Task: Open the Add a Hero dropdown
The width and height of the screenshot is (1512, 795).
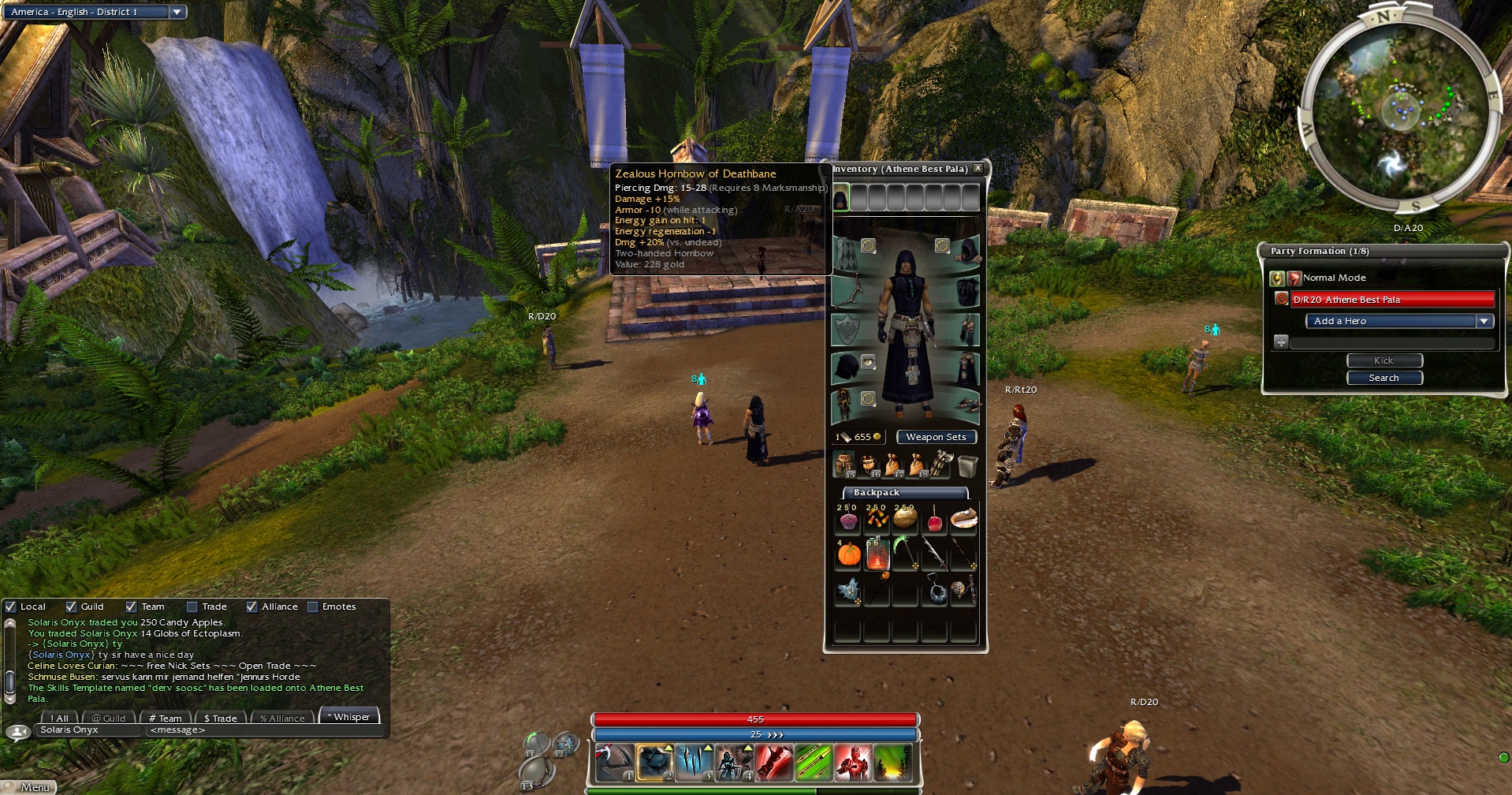Action: [1484, 321]
